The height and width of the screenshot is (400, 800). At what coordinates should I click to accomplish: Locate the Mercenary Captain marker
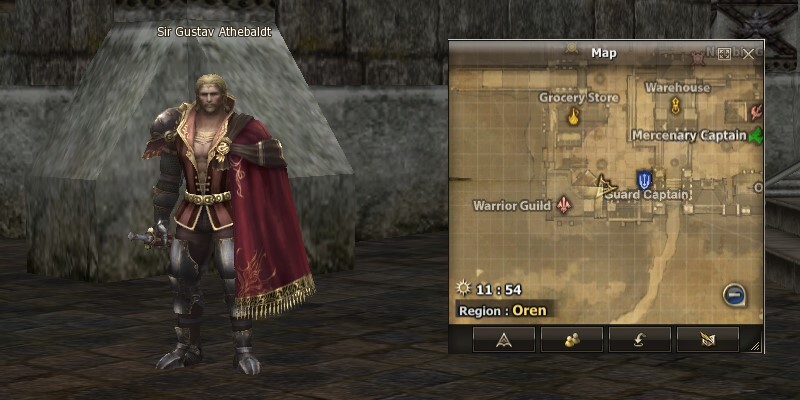pos(755,135)
